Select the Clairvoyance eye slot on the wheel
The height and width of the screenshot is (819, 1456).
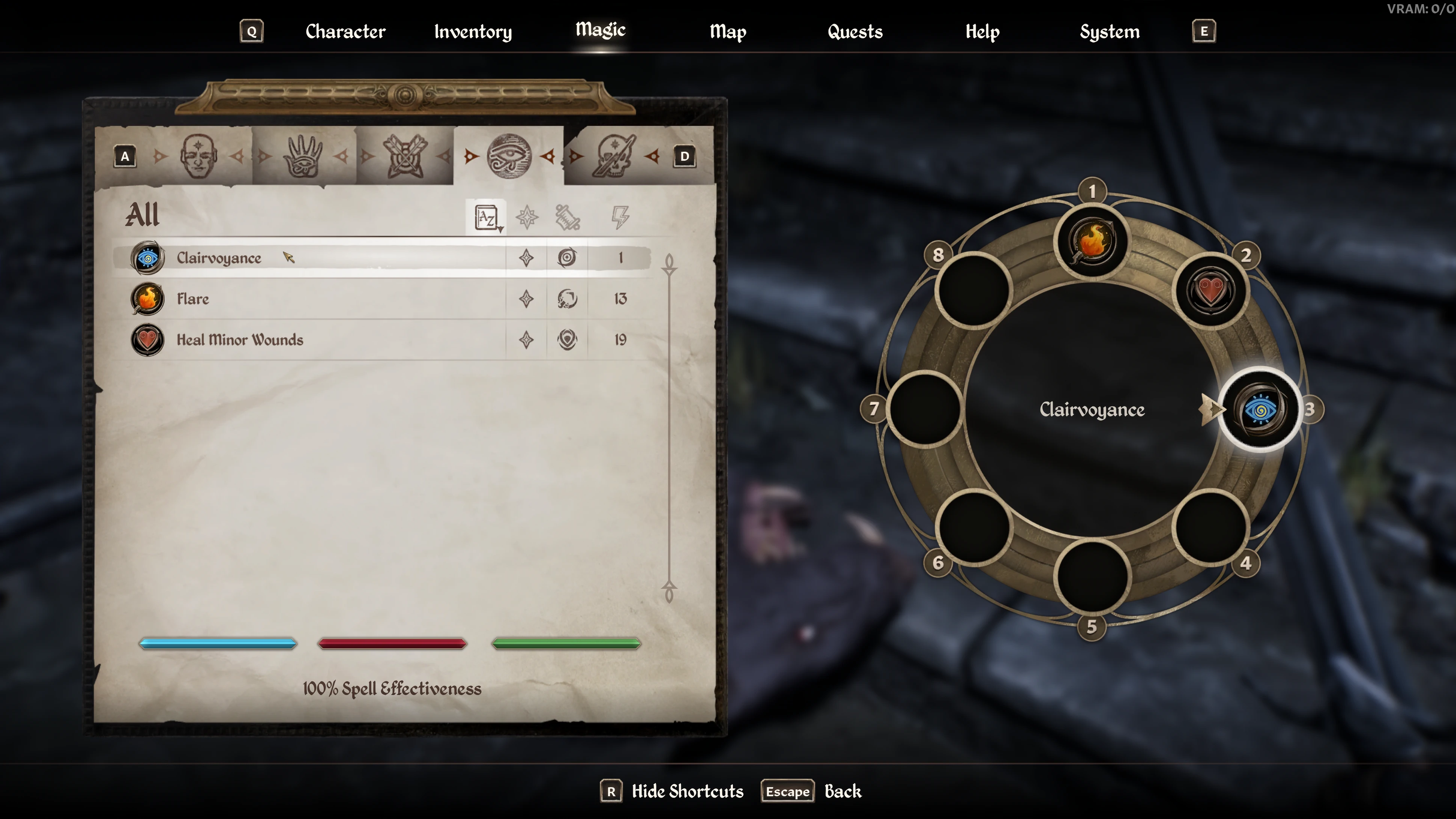(1260, 409)
